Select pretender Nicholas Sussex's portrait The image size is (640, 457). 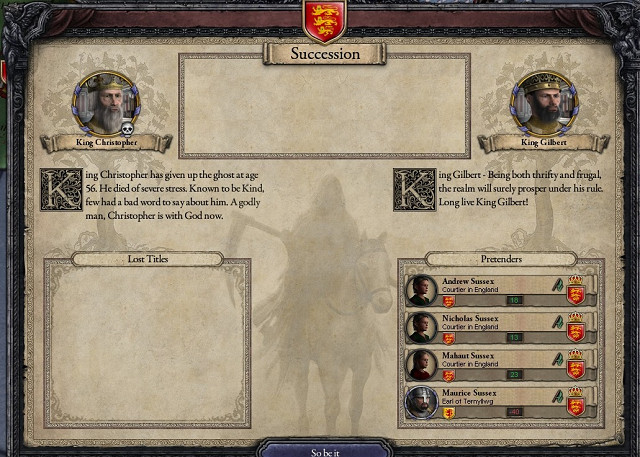tap(422, 327)
